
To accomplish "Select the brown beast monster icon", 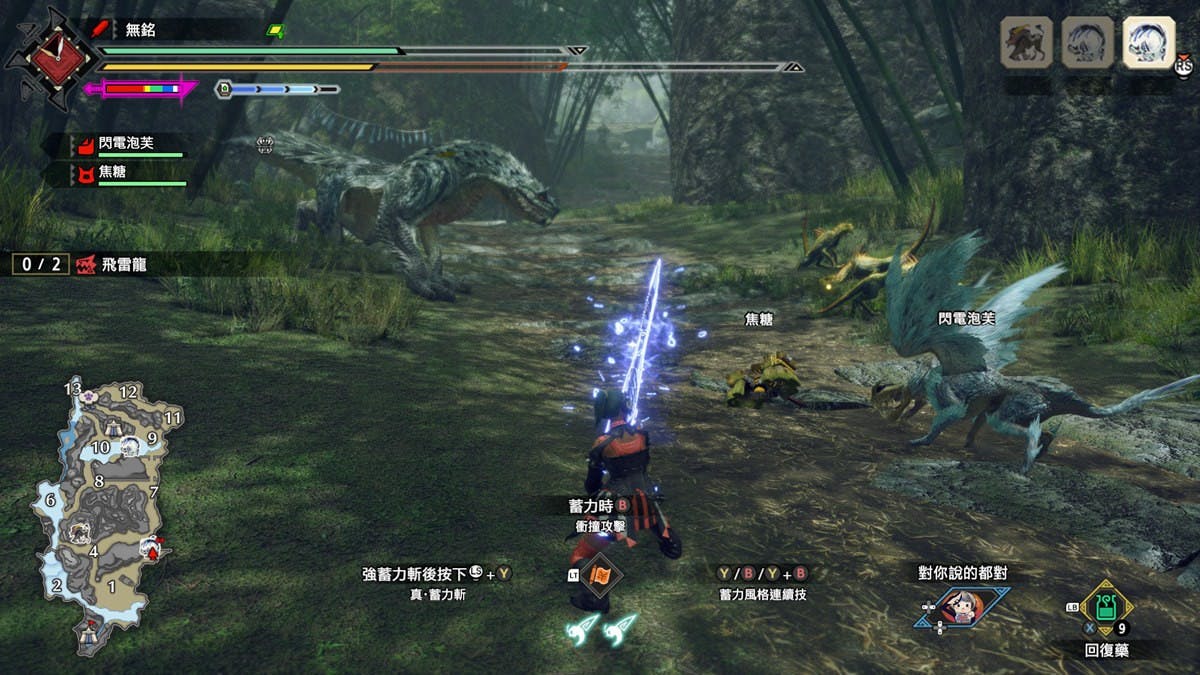I will (1026, 44).
